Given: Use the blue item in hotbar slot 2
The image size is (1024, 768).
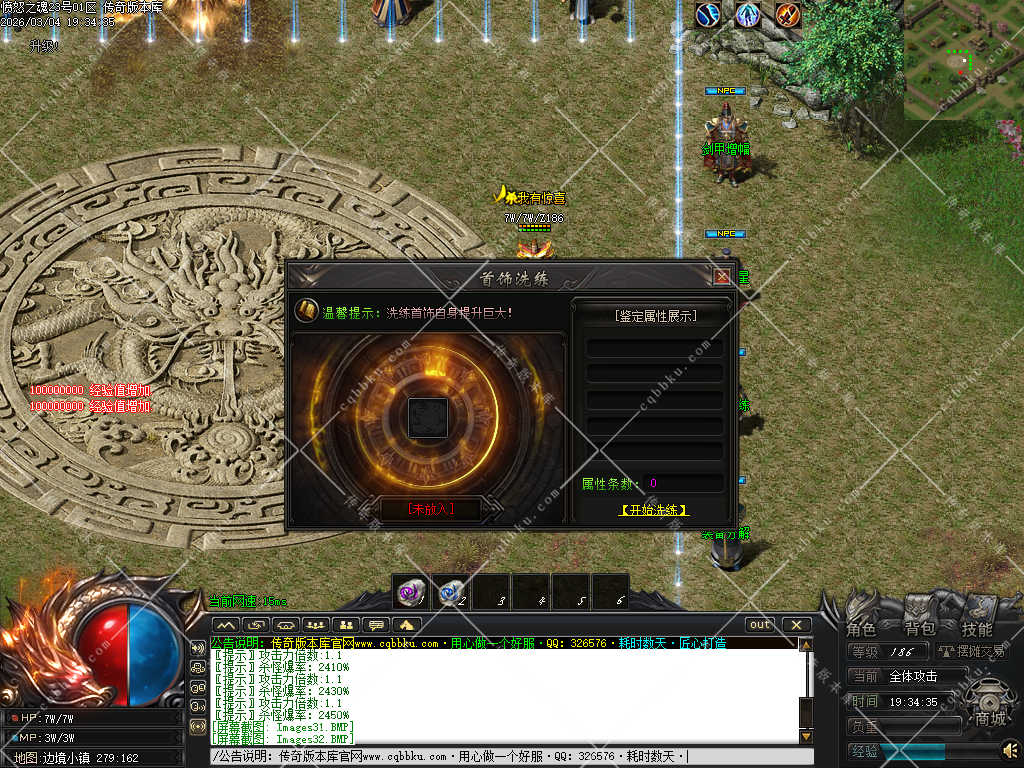Looking at the screenshot, I should tap(451, 591).
